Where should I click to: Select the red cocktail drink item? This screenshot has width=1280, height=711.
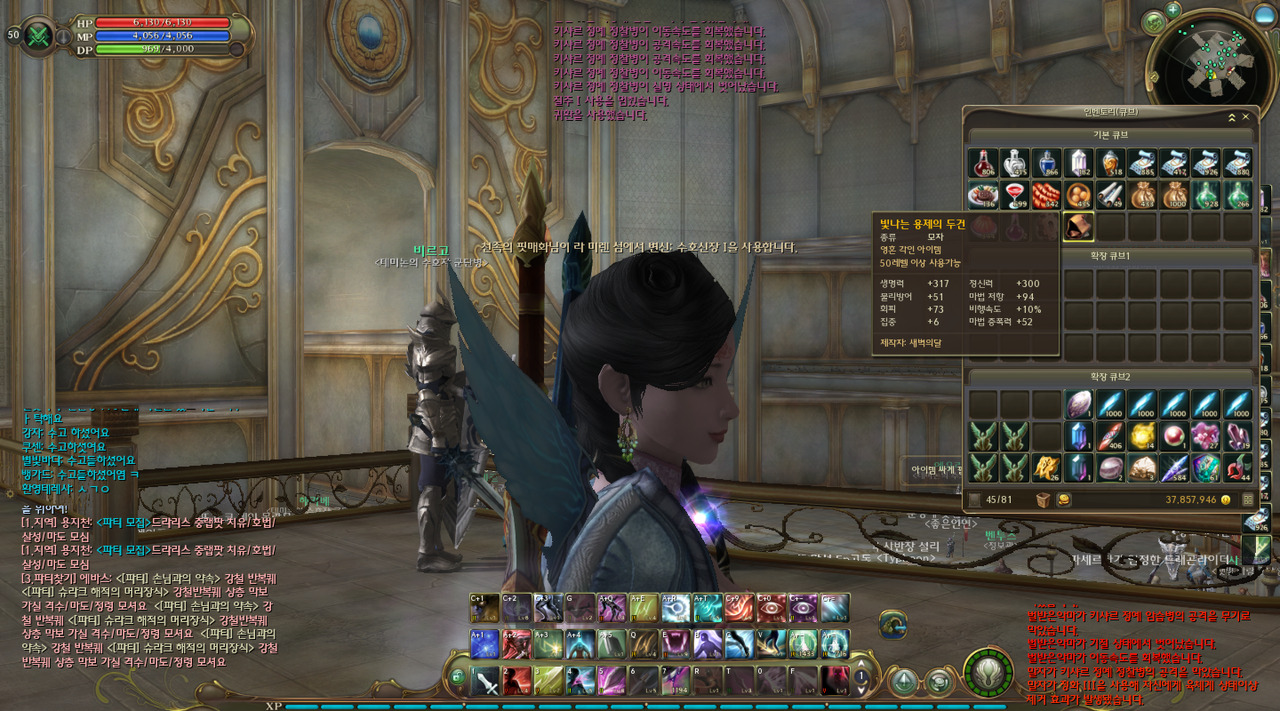pyautogui.click(x=1015, y=195)
